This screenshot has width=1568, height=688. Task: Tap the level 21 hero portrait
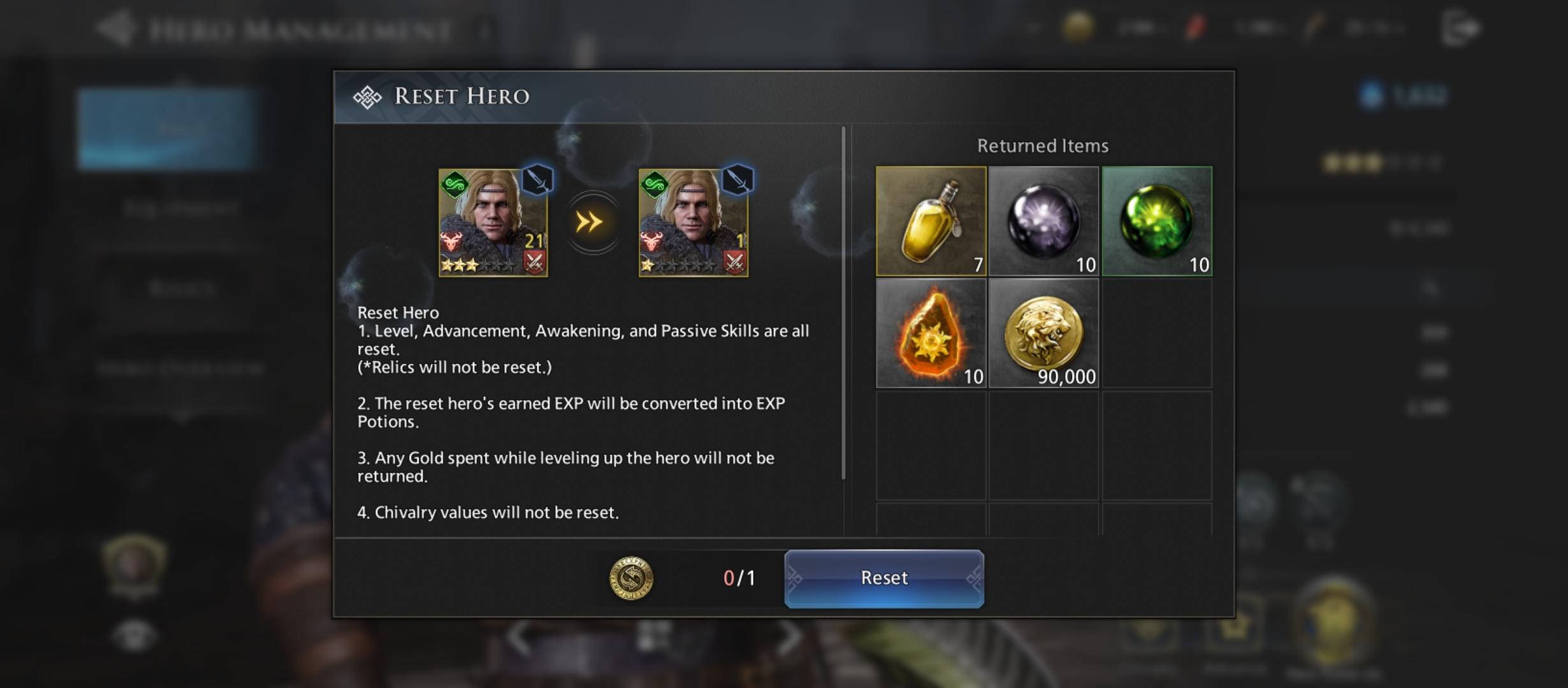click(x=493, y=222)
